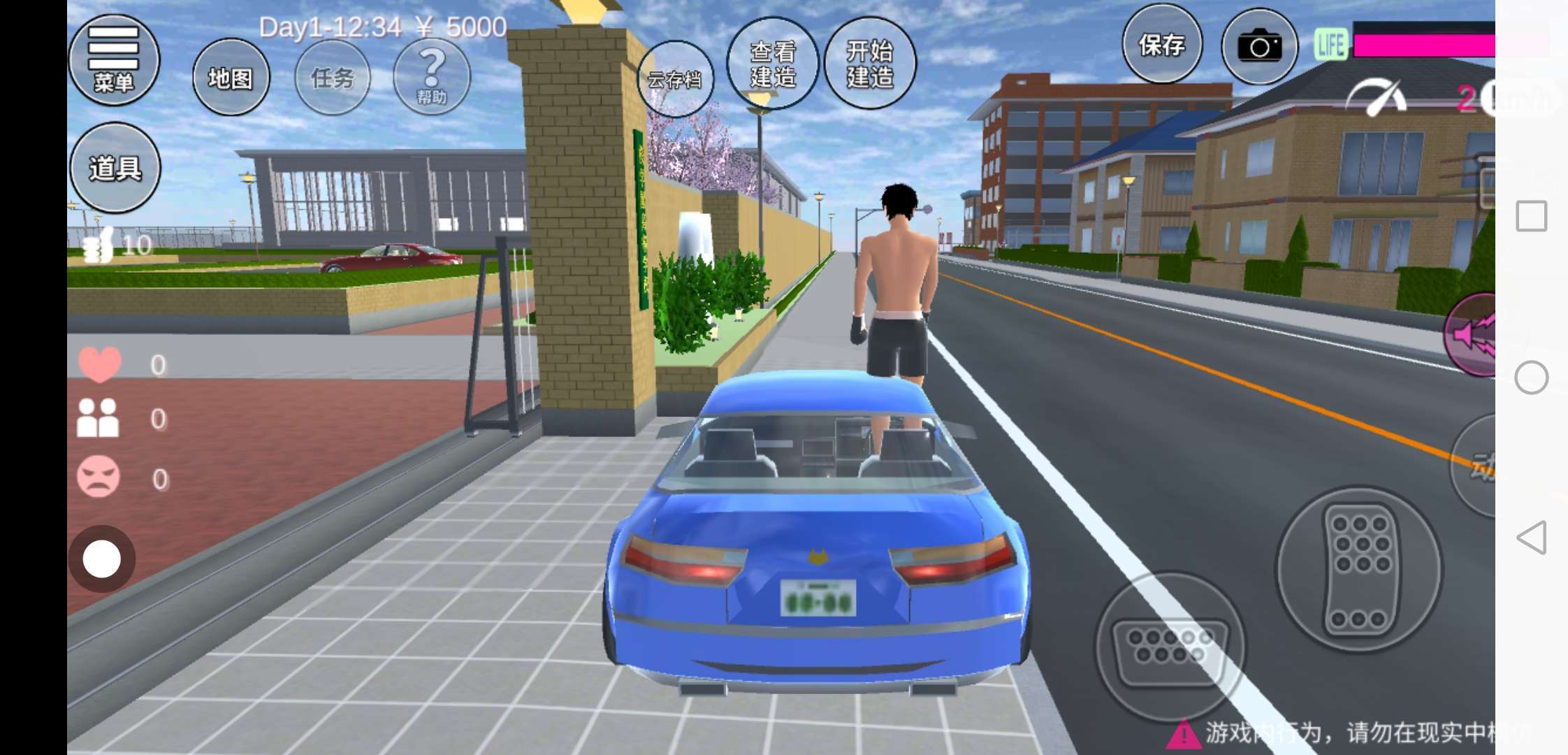Open the 帮助 help screen
This screenshot has height=755, width=1568.
pos(432,76)
